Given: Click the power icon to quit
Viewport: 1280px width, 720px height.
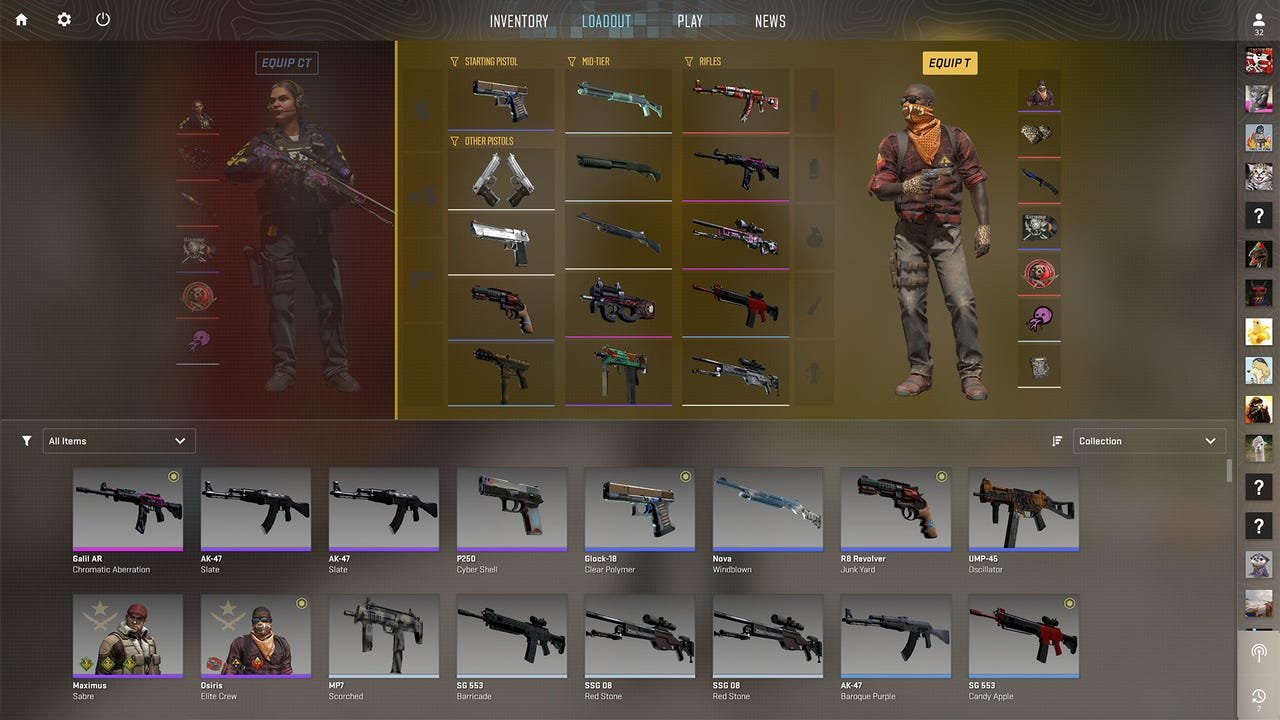Looking at the screenshot, I should point(101,19).
